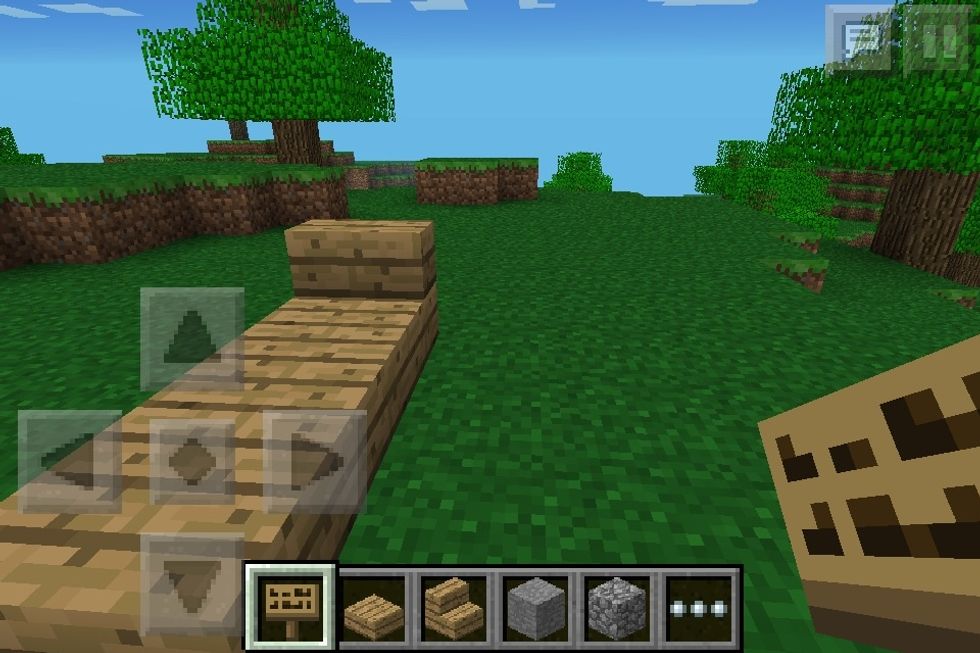Pause the game with the pause button
This screenshot has height=653, width=980.
coord(937,40)
